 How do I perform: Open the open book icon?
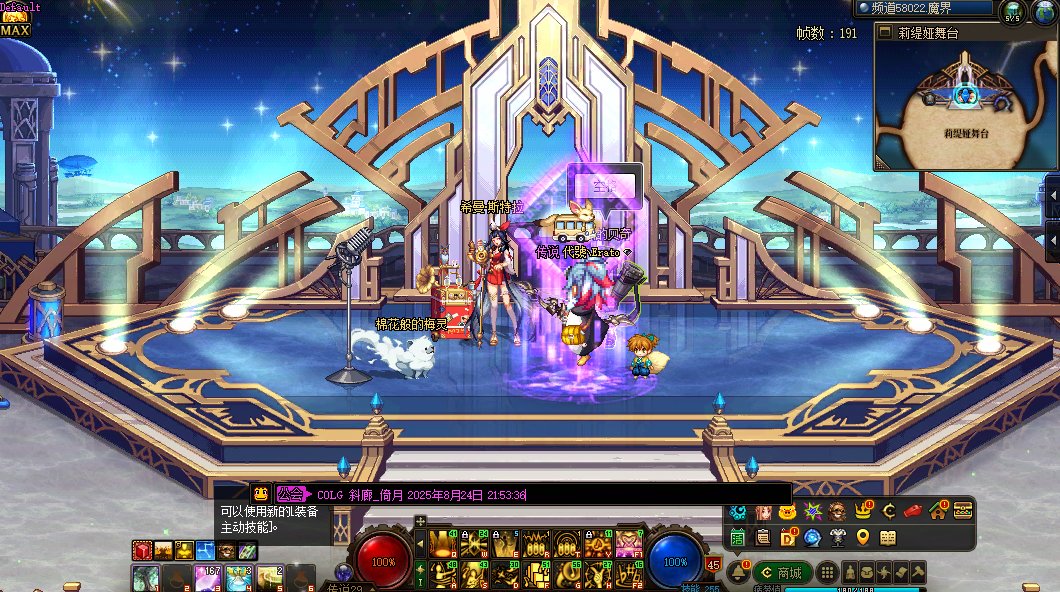click(x=887, y=538)
